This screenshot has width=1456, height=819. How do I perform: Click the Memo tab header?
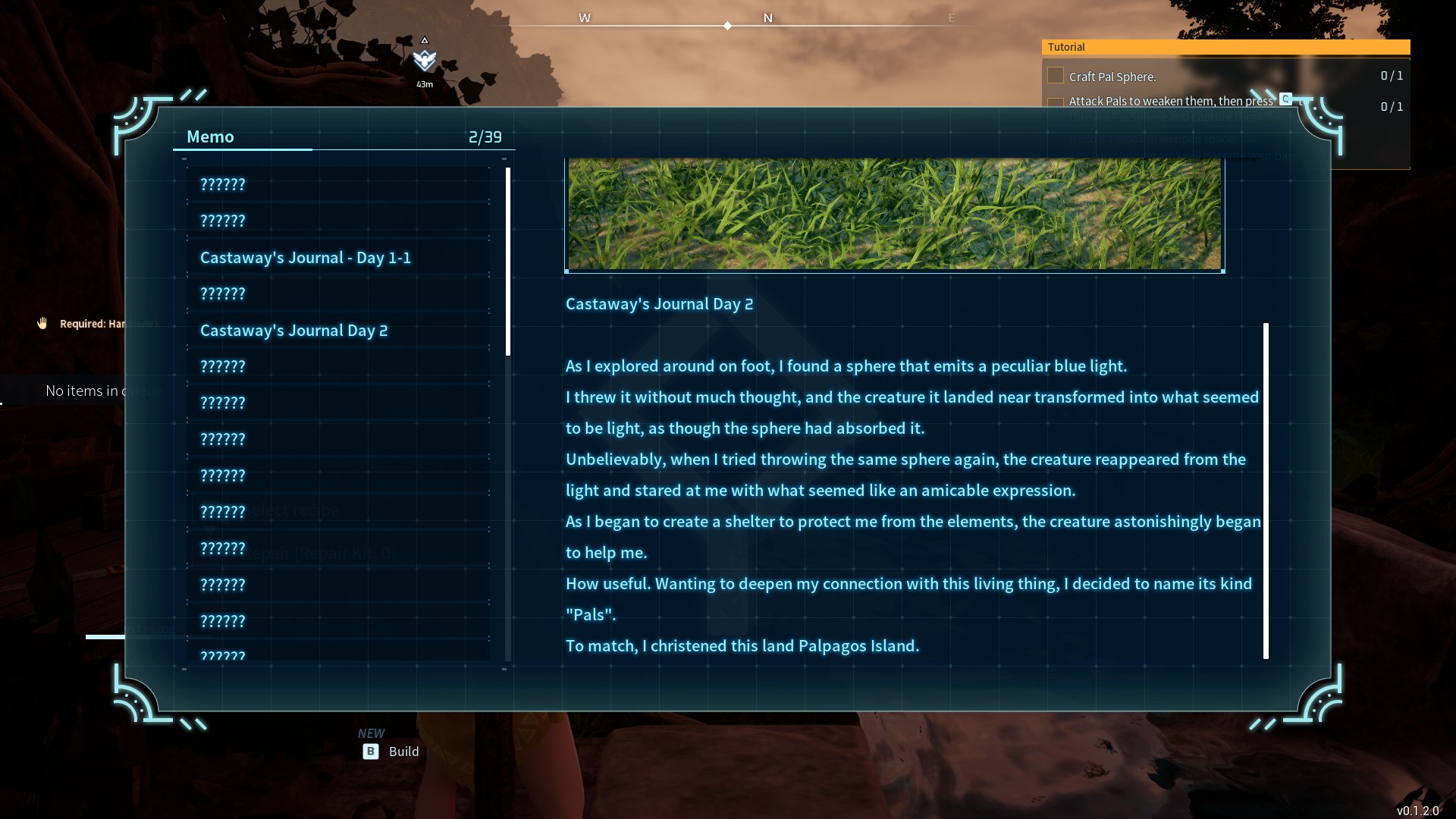click(x=211, y=137)
